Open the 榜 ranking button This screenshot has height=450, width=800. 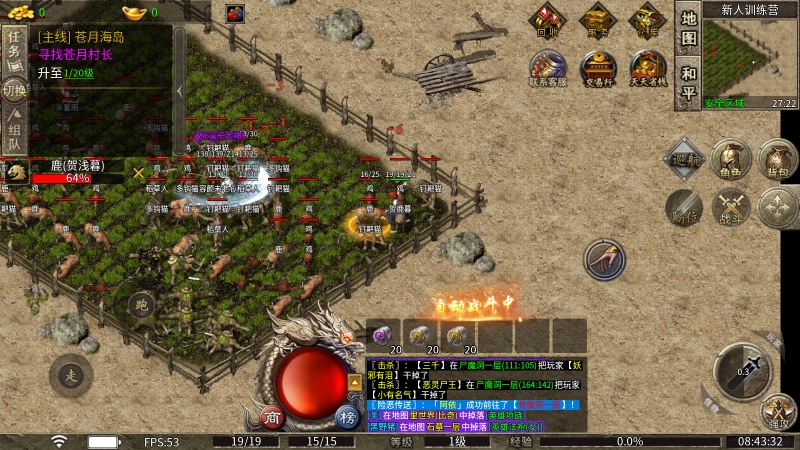(x=347, y=416)
